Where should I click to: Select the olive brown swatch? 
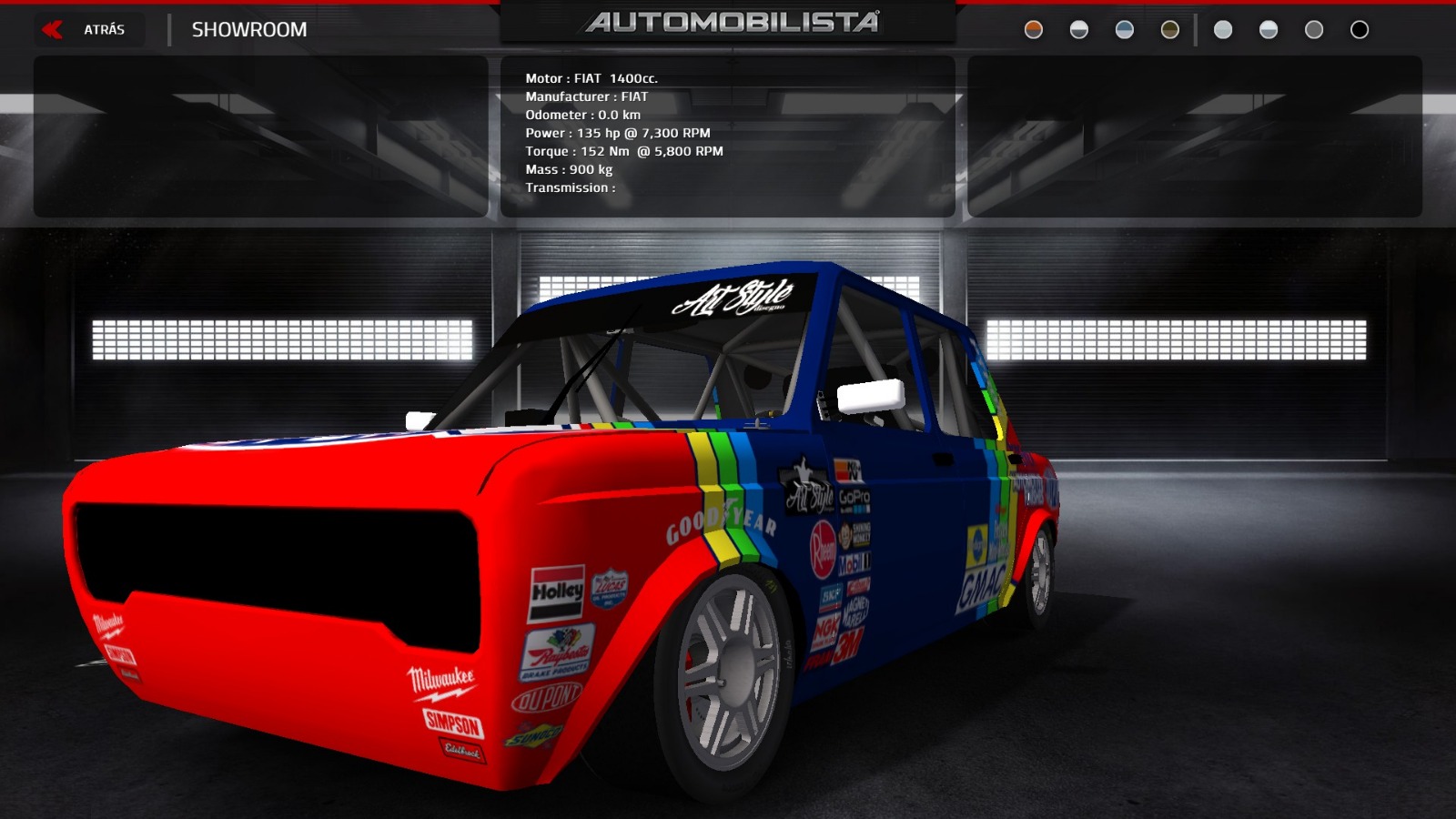[x=1170, y=30]
